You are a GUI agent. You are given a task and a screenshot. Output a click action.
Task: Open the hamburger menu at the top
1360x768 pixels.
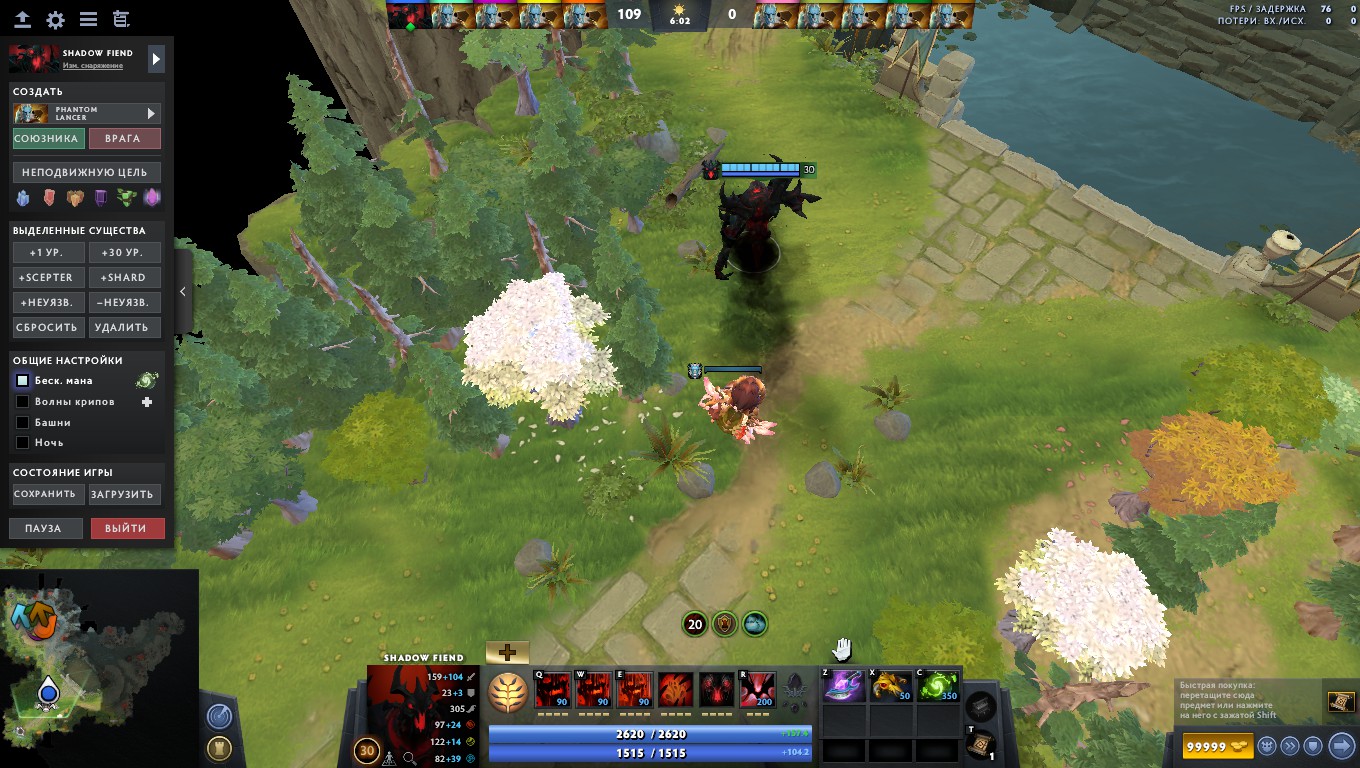[x=89, y=17]
